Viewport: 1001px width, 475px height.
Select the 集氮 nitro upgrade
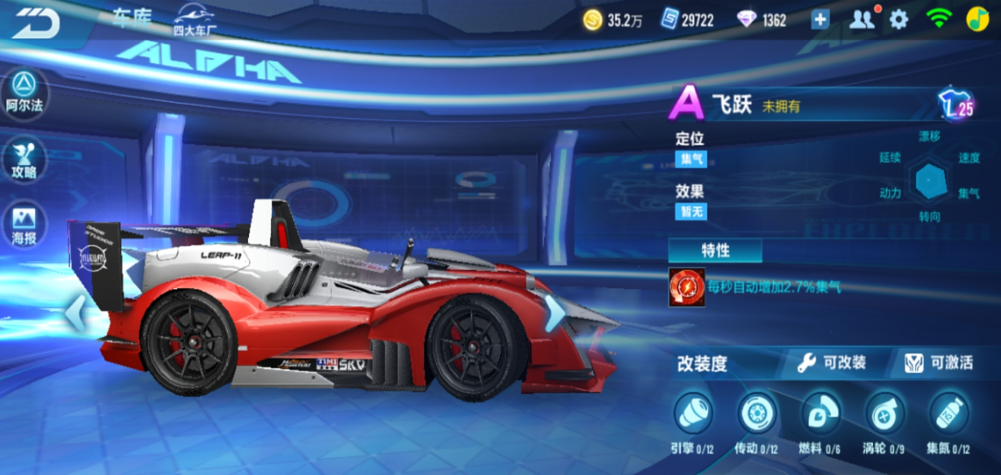[948, 413]
